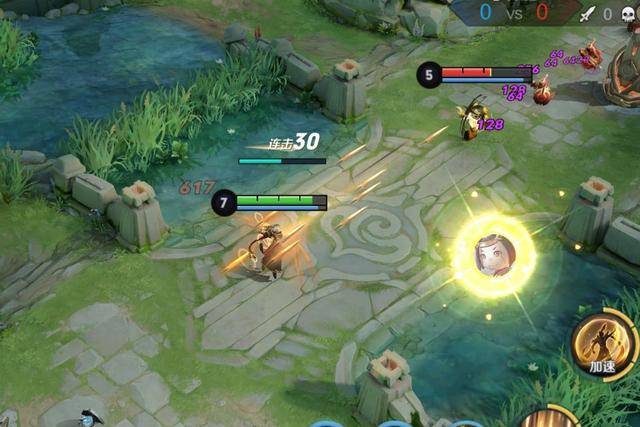Activate the 加速 speed-up skill
This screenshot has height=427, width=640.
(x=605, y=345)
